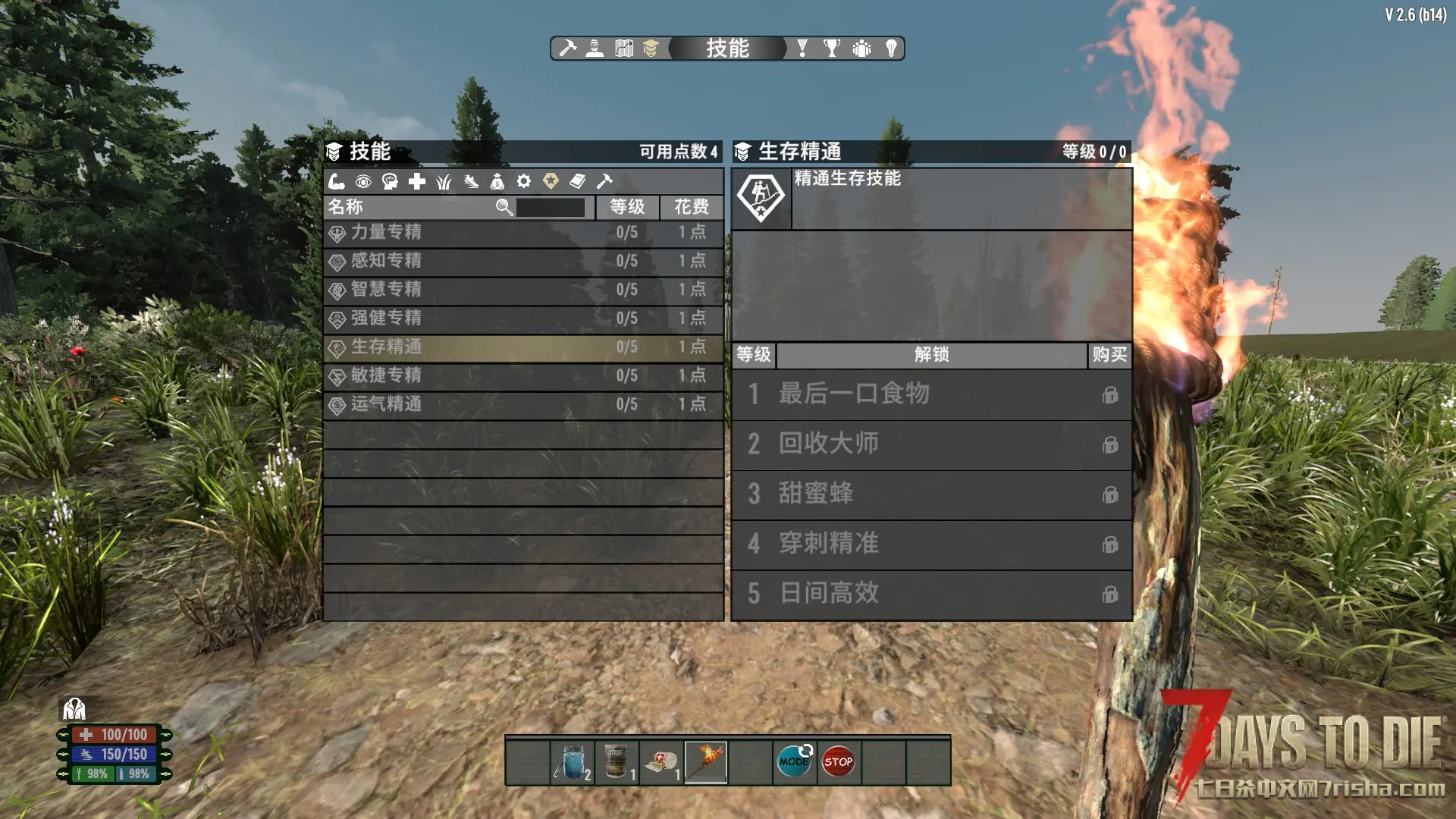The height and width of the screenshot is (819, 1456).
Task: Click the skill name search field
Action: click(x=551, y=207)
